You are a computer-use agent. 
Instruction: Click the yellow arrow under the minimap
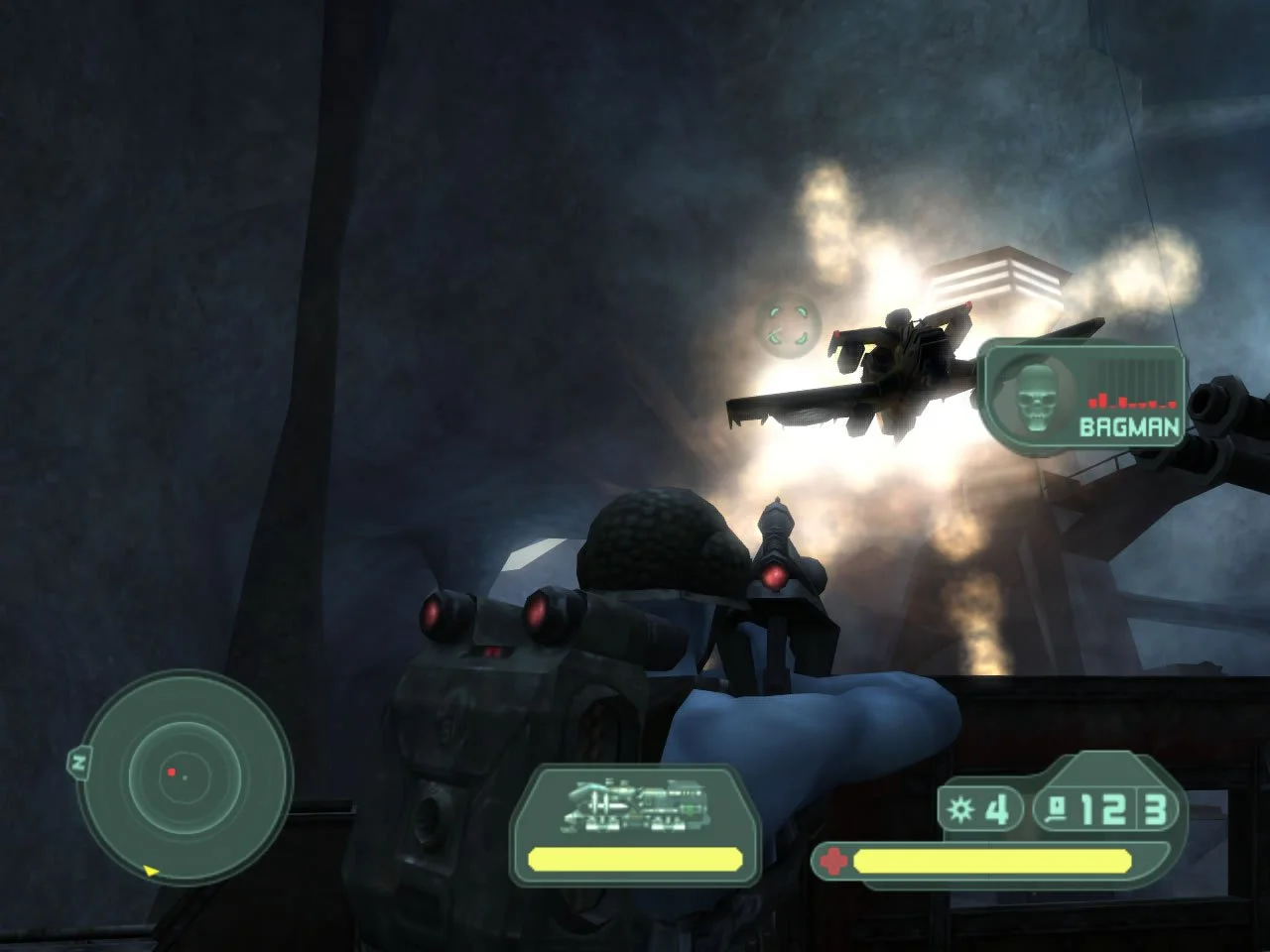(151, 872)
